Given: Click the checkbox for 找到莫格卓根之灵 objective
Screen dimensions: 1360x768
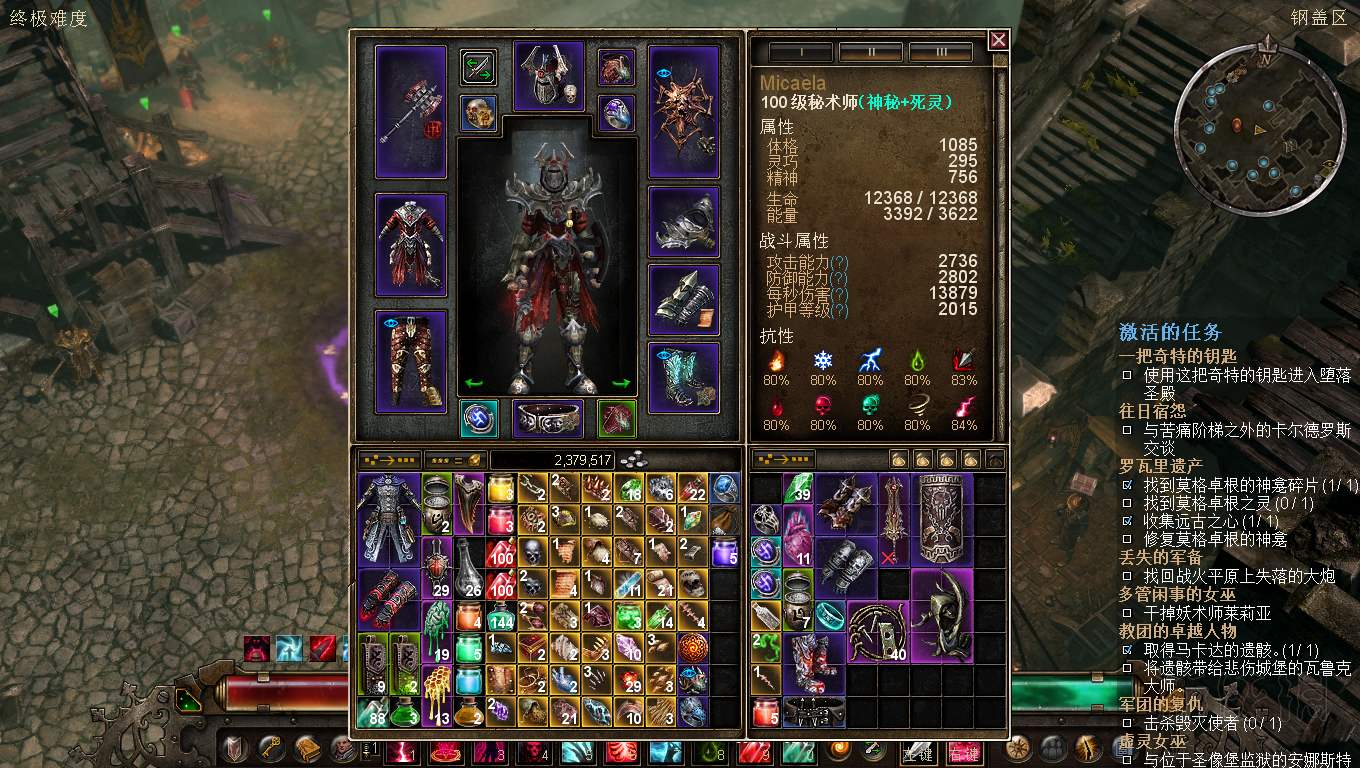Looking at the screenshot, I should coord(1128,501).
